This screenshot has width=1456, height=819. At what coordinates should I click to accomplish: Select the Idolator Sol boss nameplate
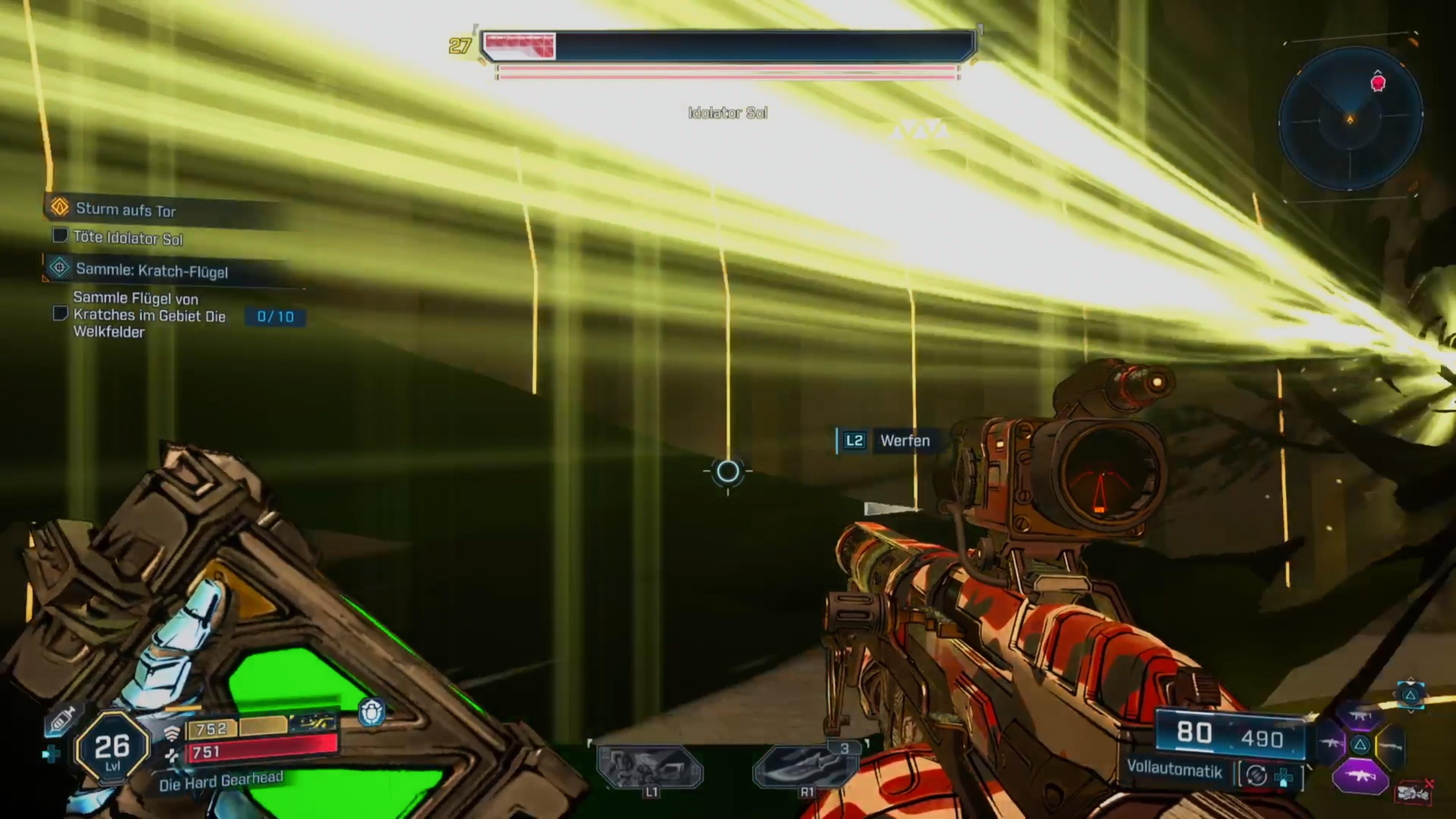[728, 113]
